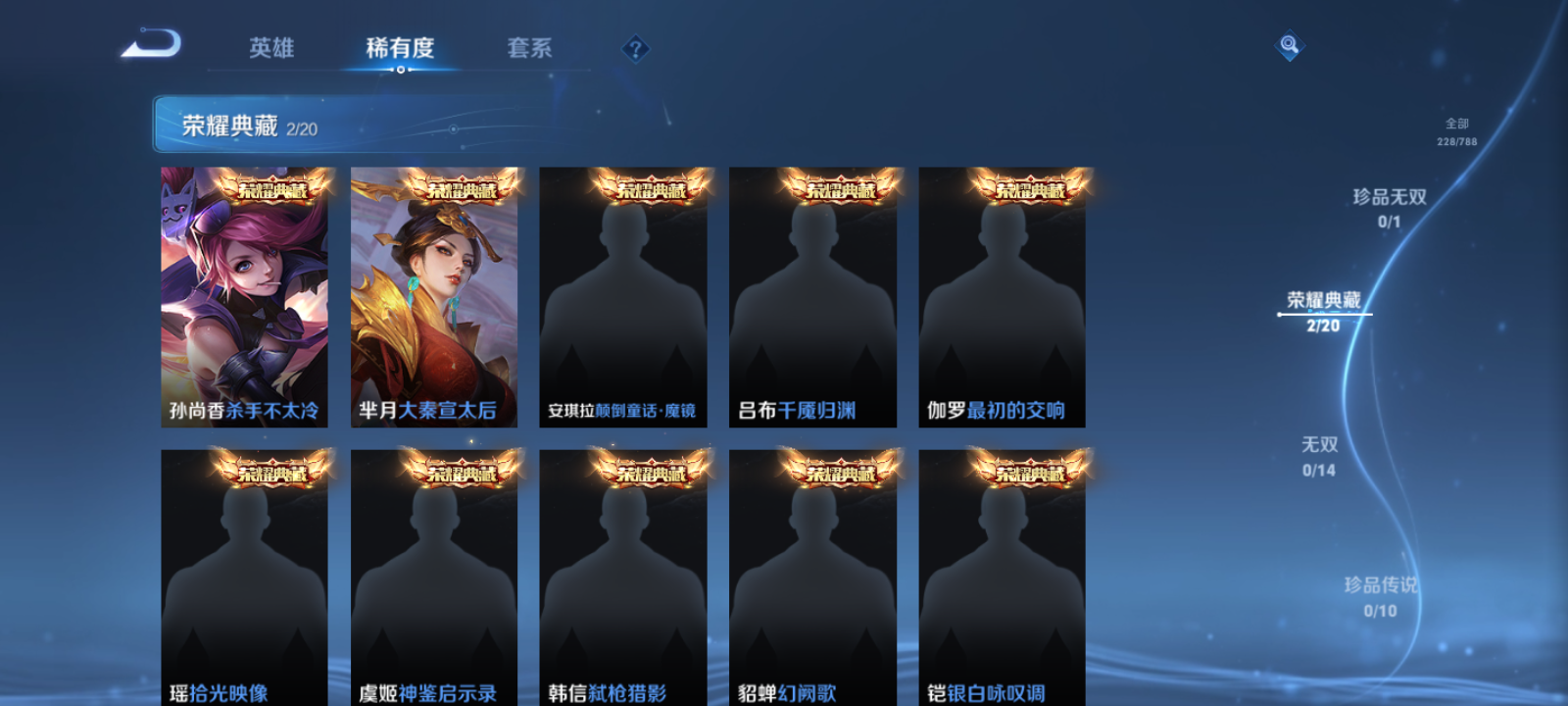The height and width of the screenshot is (706, 1568).
Task: Select the 瑶拾光映像 skin card
Action: click(x=243, y=579)
